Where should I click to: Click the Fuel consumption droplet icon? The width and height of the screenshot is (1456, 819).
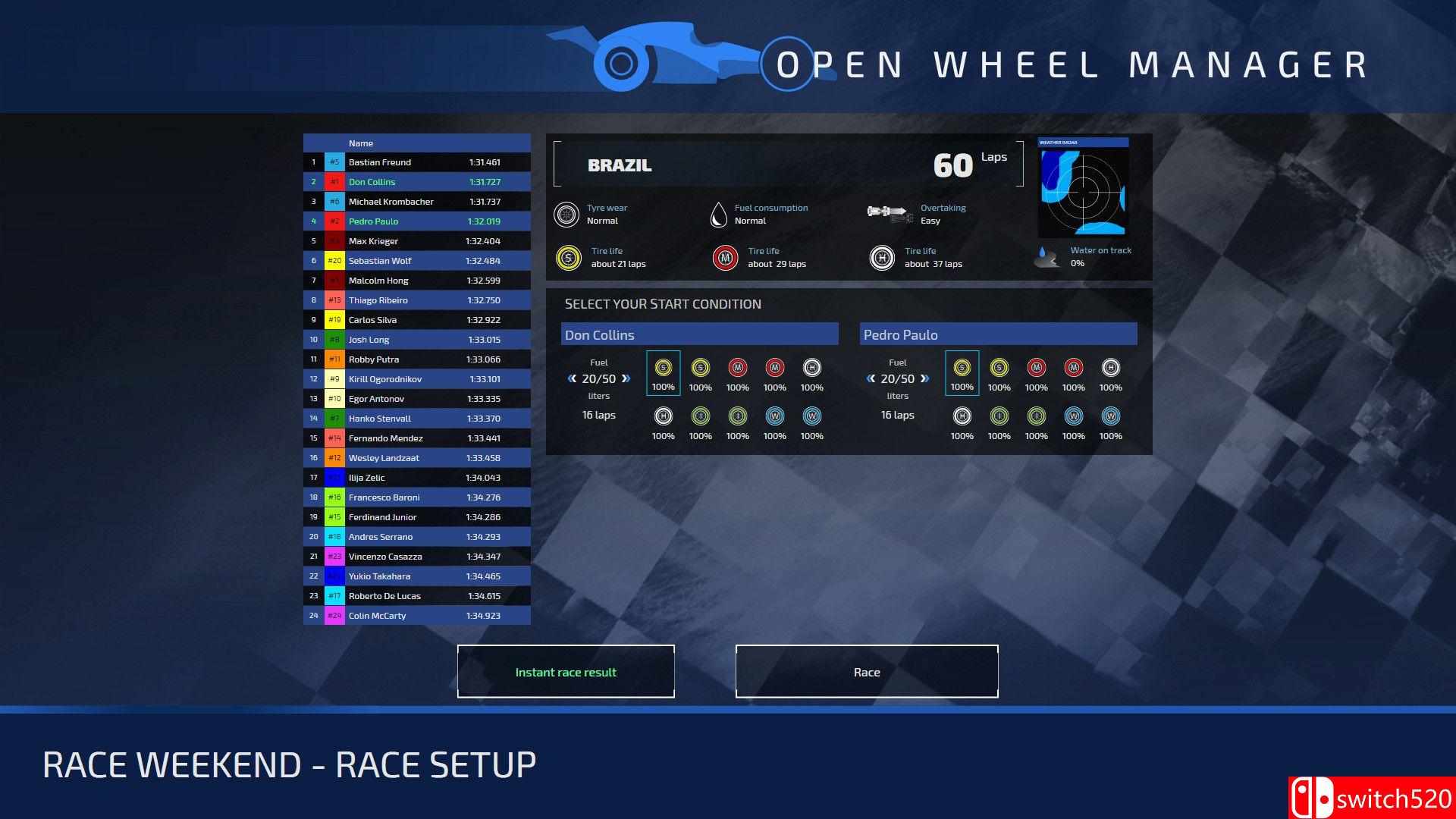point(718,214)
